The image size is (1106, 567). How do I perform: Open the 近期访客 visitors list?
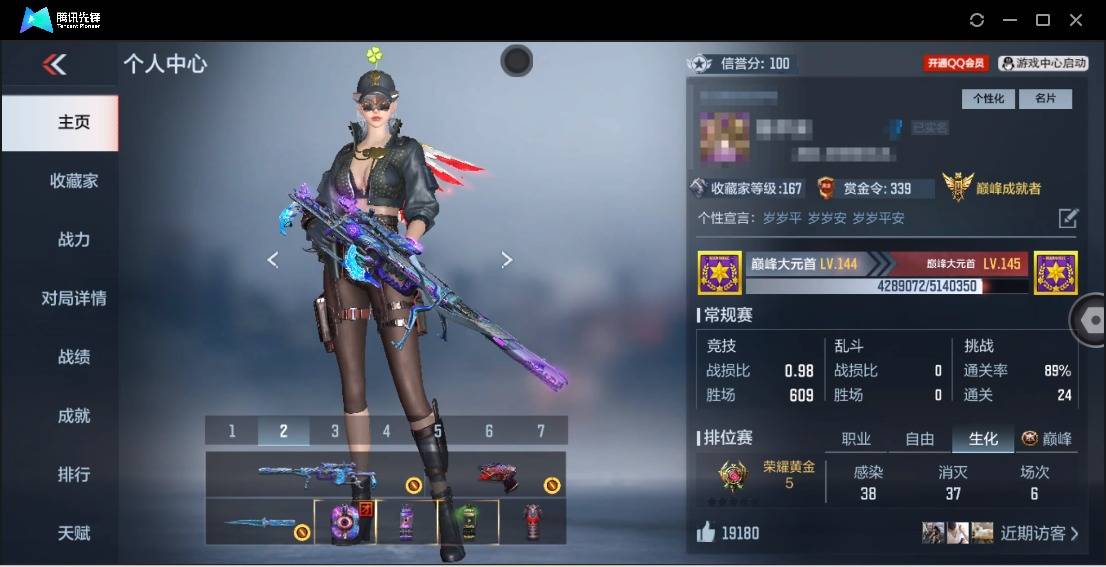(1040, 533)
